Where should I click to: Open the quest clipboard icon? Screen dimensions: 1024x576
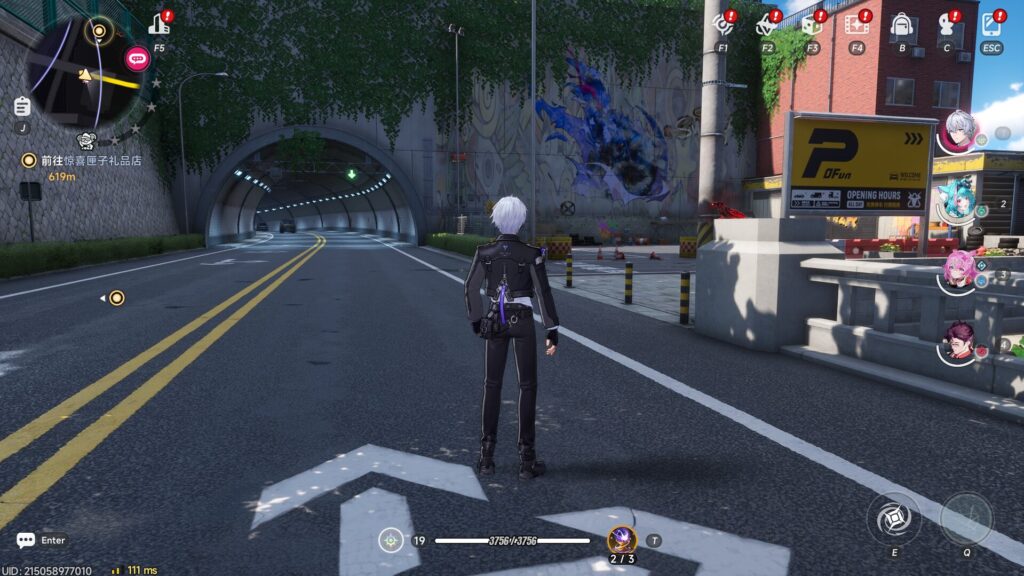[22, 106]
